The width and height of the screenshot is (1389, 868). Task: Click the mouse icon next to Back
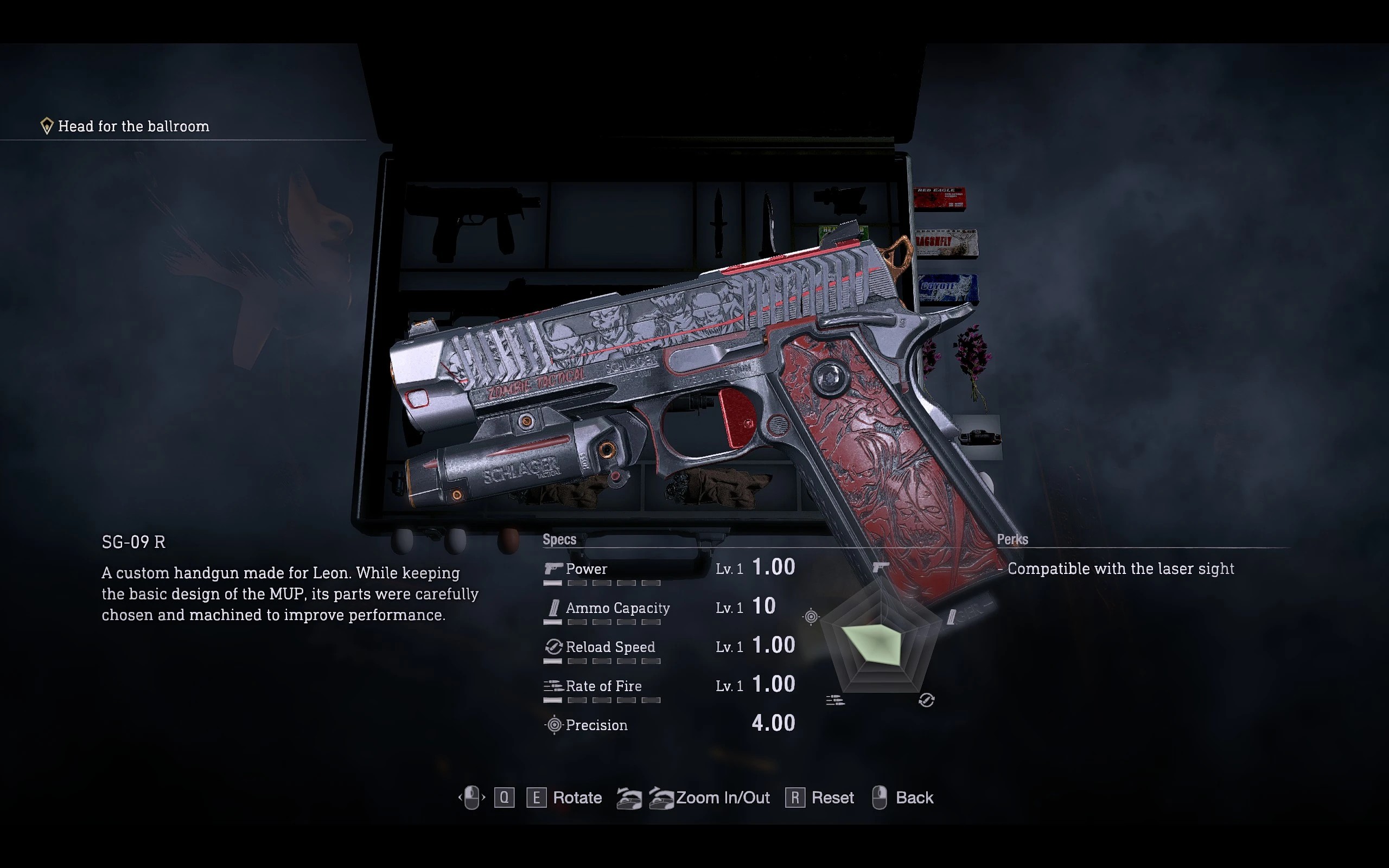coord(880,797)
